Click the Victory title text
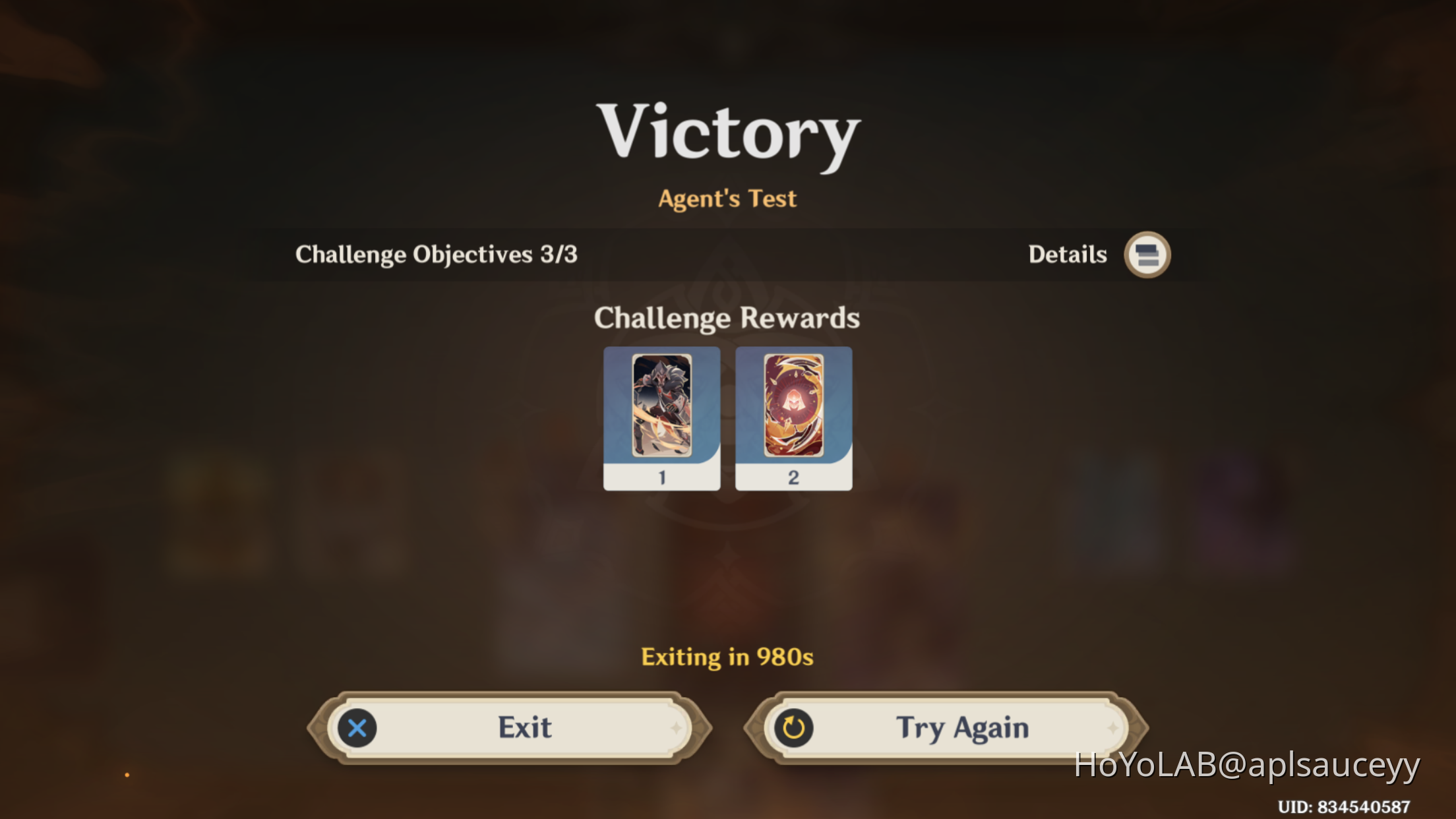This screenshot has height=819, width=1456. click(x=727, y=132)
